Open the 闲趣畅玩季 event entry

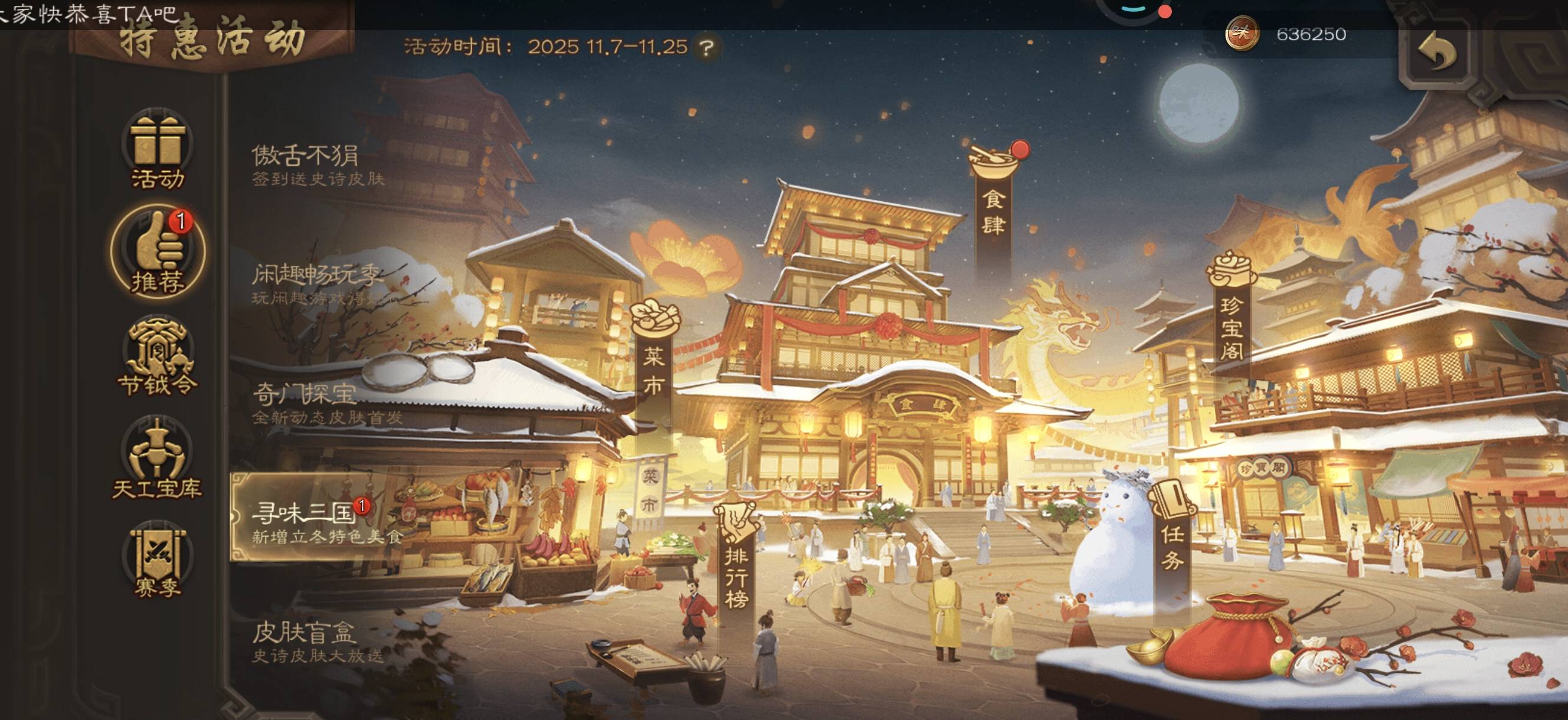click(x=316, y=283)
